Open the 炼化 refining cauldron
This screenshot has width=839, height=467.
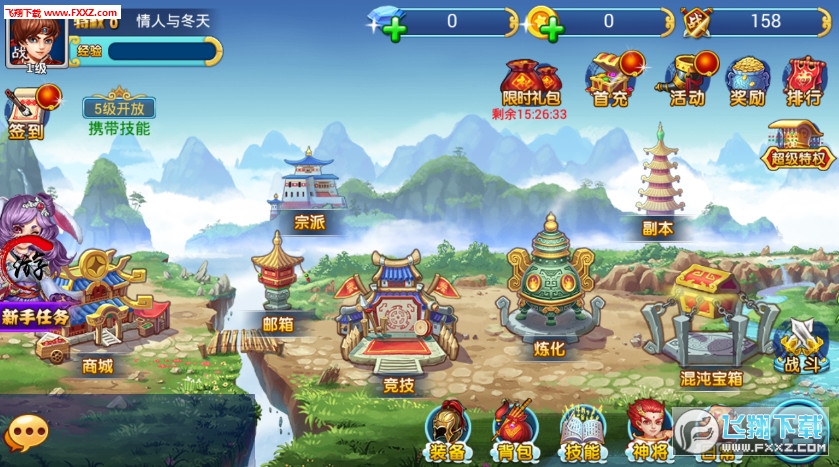[549, 290]
